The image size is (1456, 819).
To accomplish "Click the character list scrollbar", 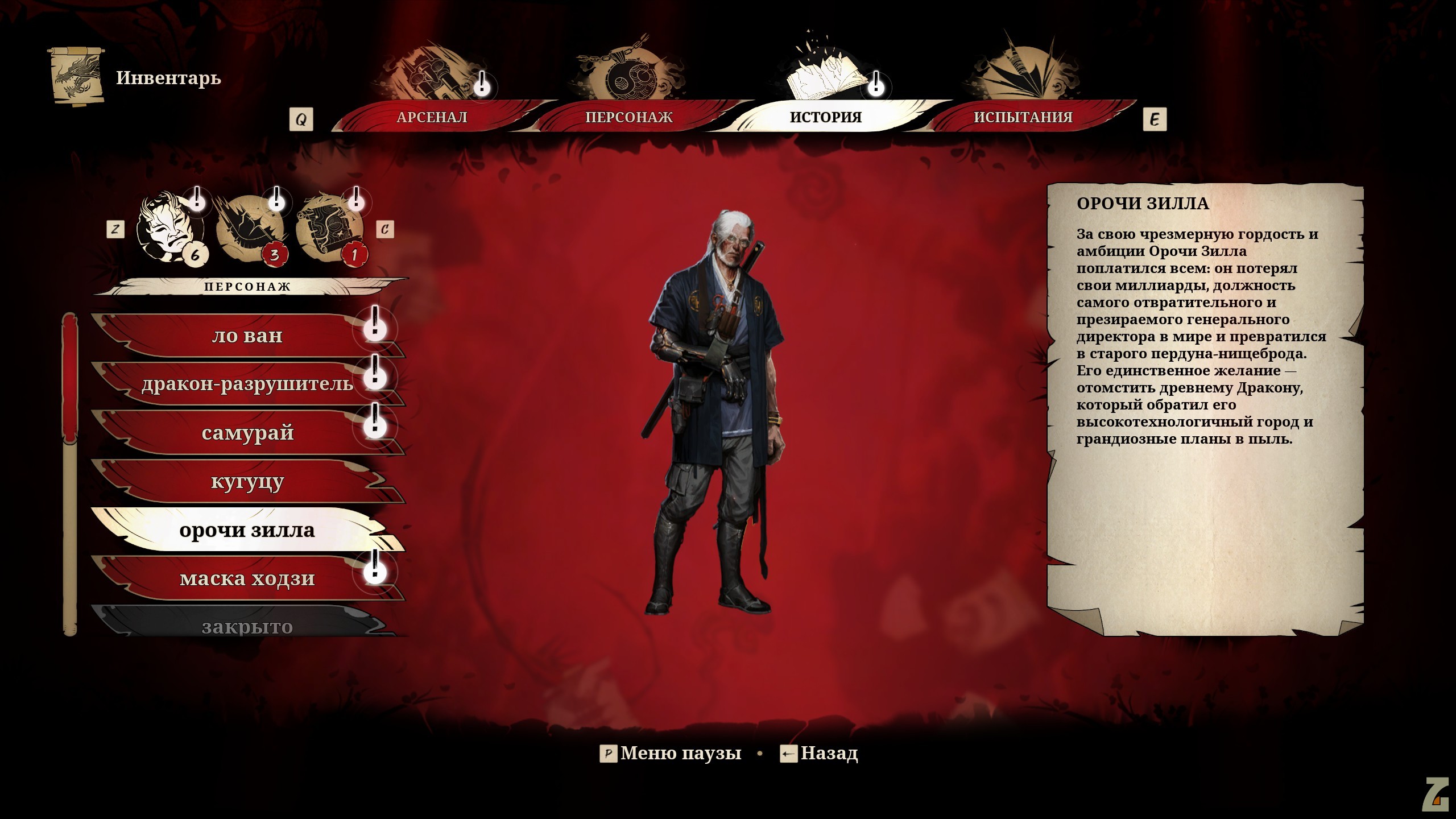I will [x=70, y=473].
